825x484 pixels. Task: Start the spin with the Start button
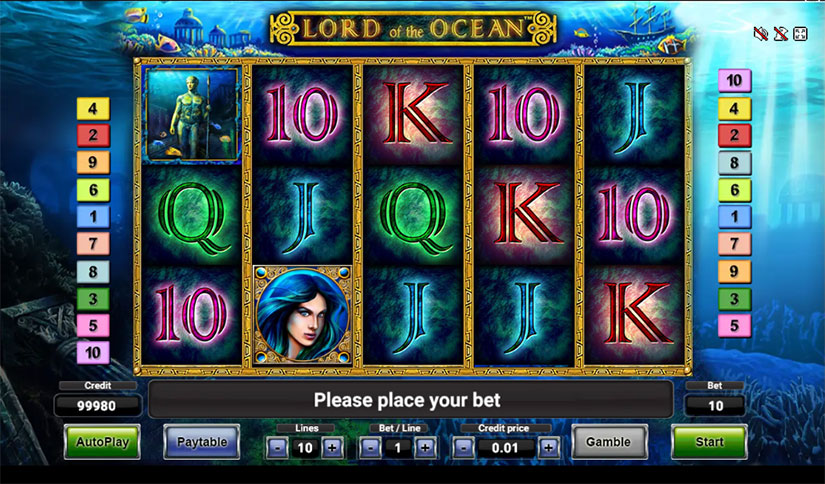click(708, 441)
